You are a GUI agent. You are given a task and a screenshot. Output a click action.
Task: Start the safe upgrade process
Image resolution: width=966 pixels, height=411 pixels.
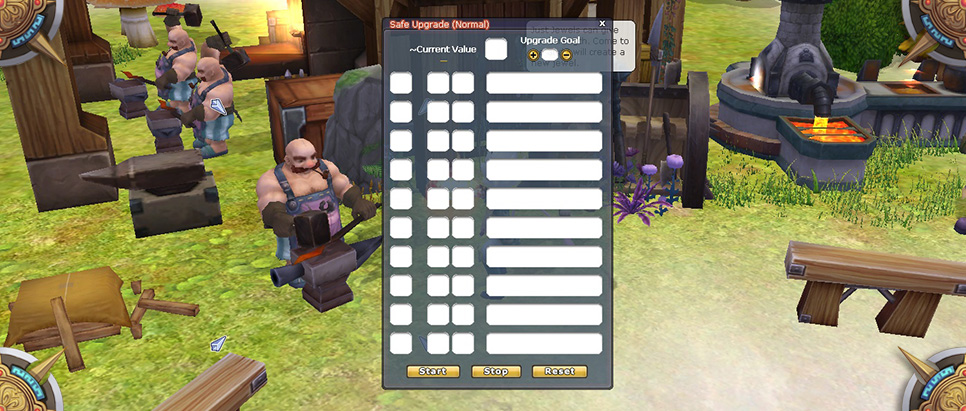[433, 371]
